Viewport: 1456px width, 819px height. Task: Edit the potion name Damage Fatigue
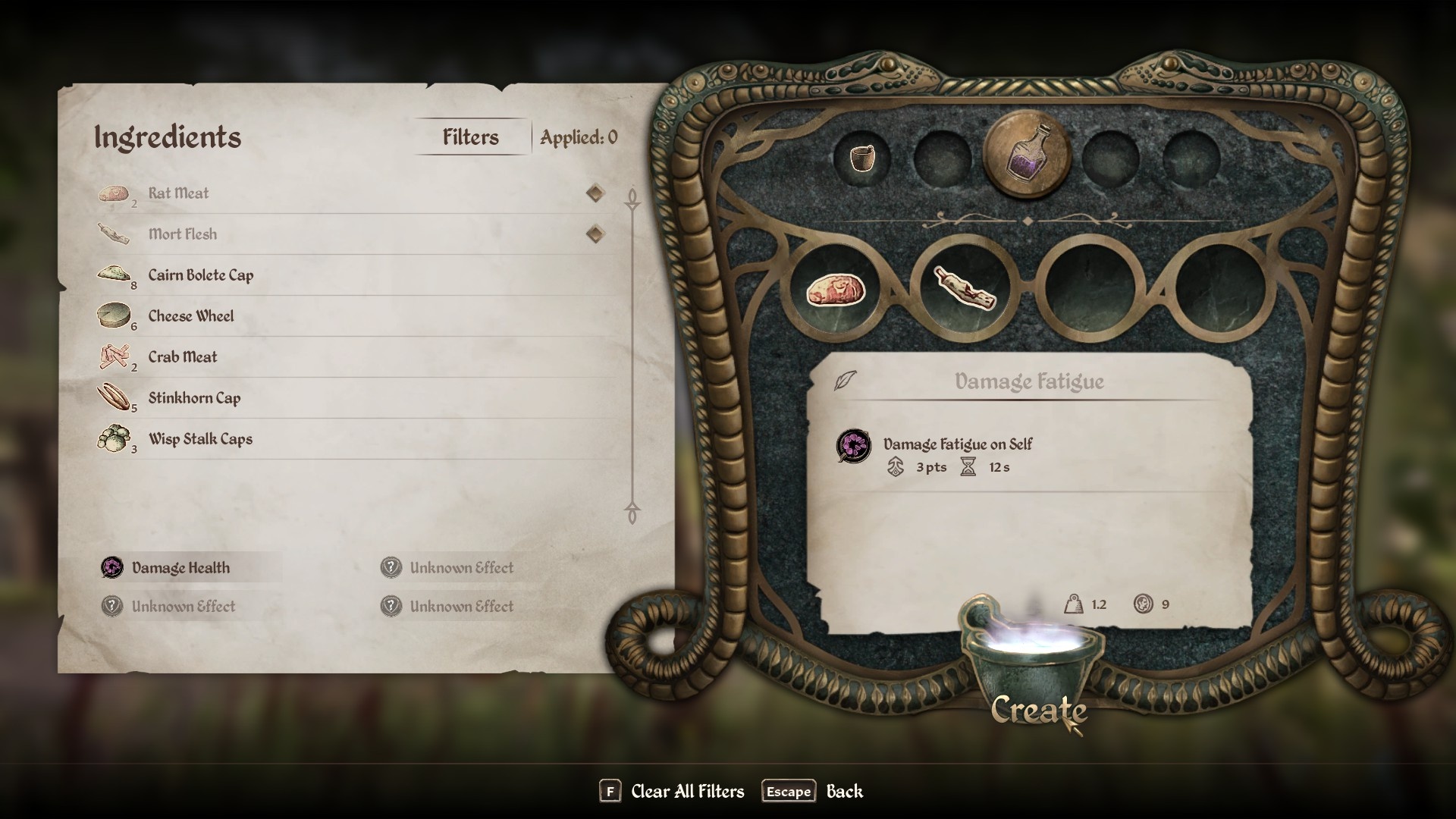coord(1028,381)
